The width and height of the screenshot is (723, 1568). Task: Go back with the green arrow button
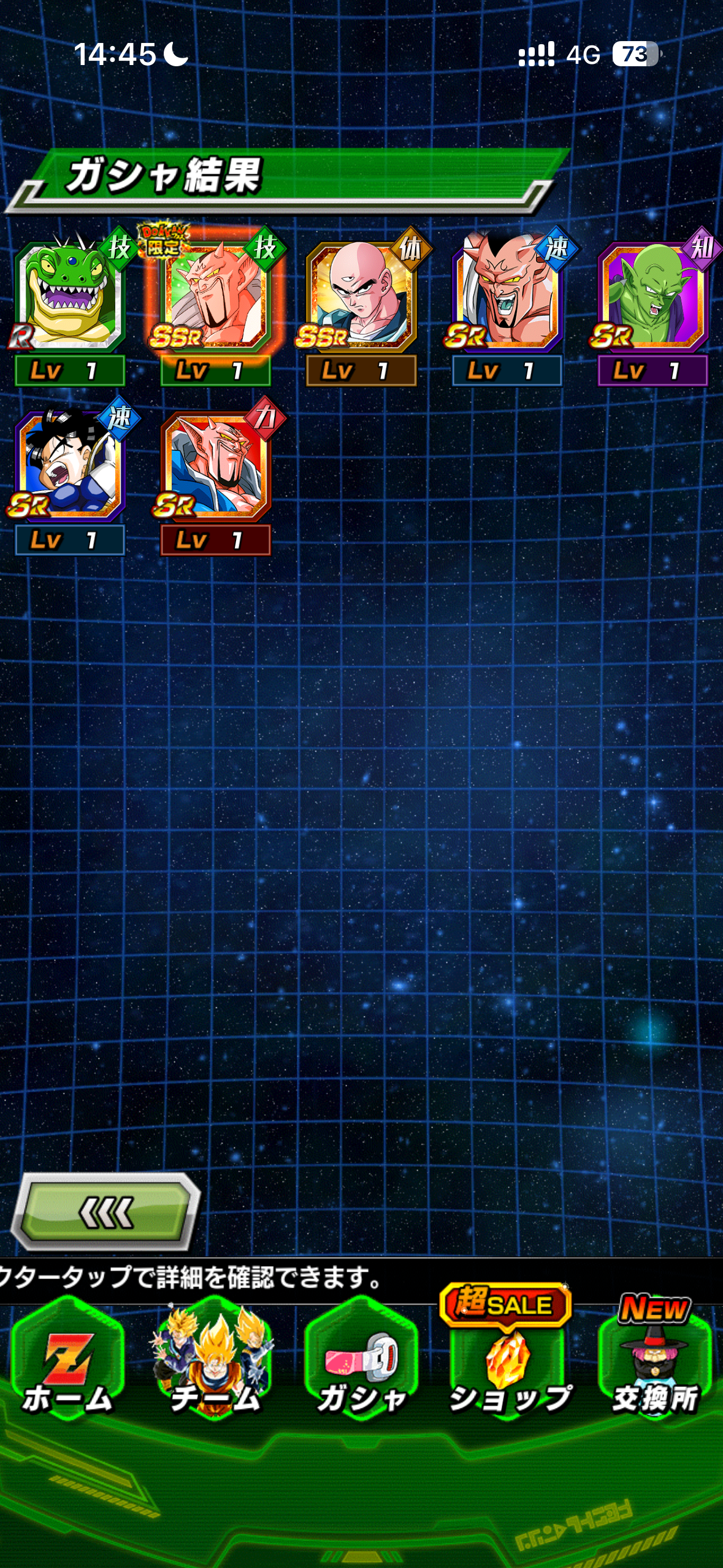click(106, 1212)
